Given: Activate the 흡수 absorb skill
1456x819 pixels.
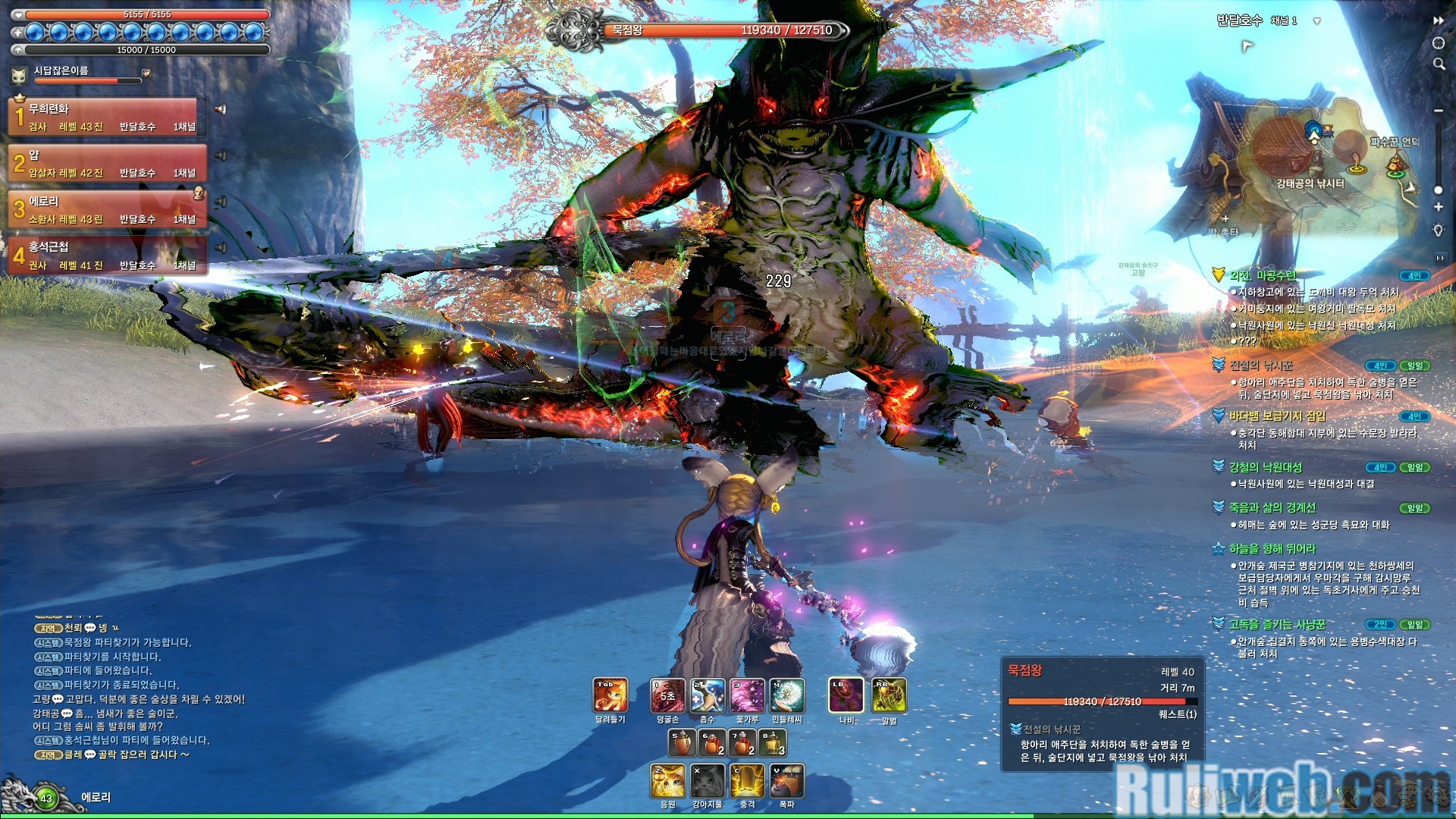Looking at the screenshot, I should click(x=707, y=695).
